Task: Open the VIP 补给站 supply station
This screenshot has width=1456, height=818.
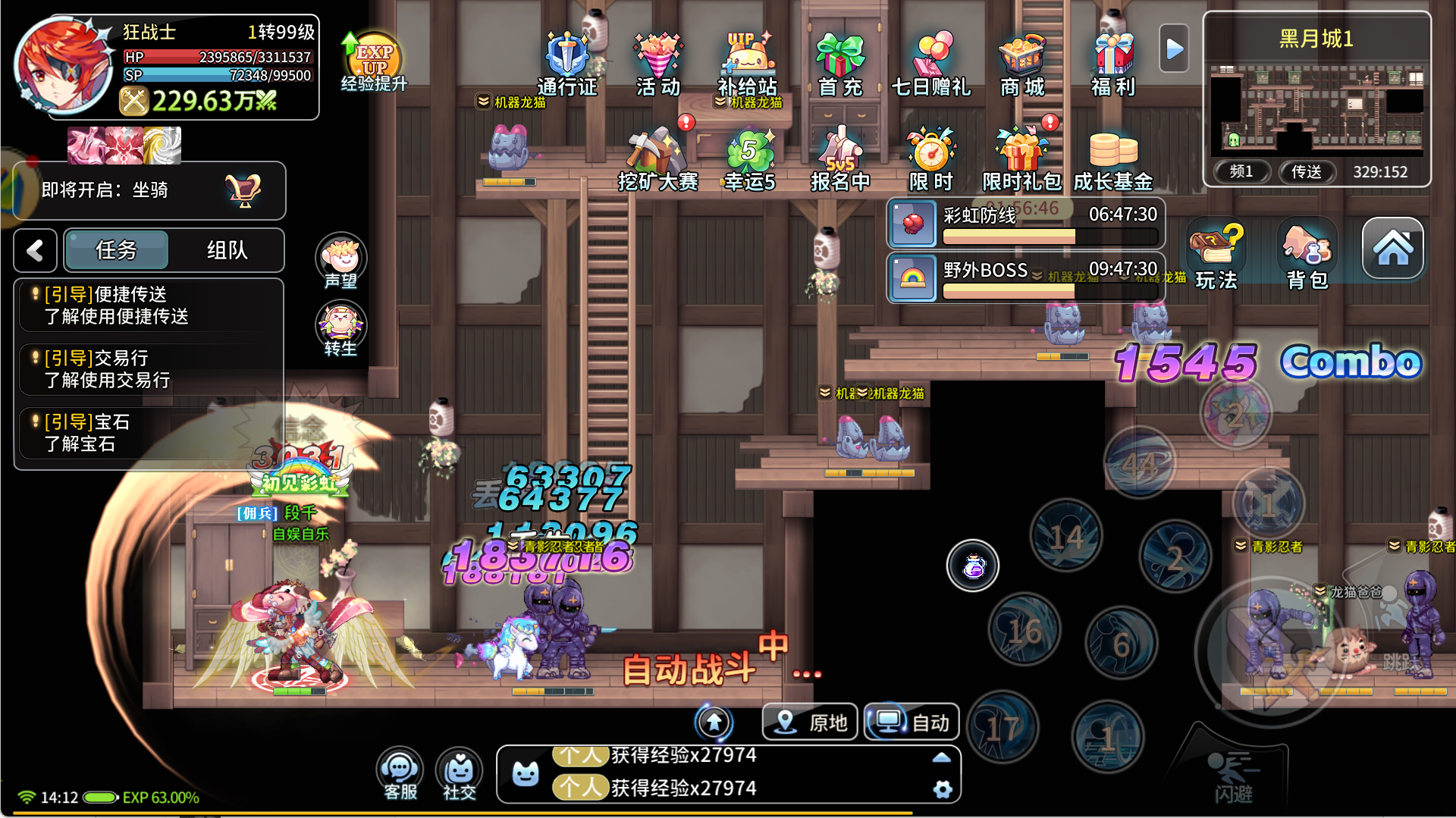Action: click(x=748, y=63)
